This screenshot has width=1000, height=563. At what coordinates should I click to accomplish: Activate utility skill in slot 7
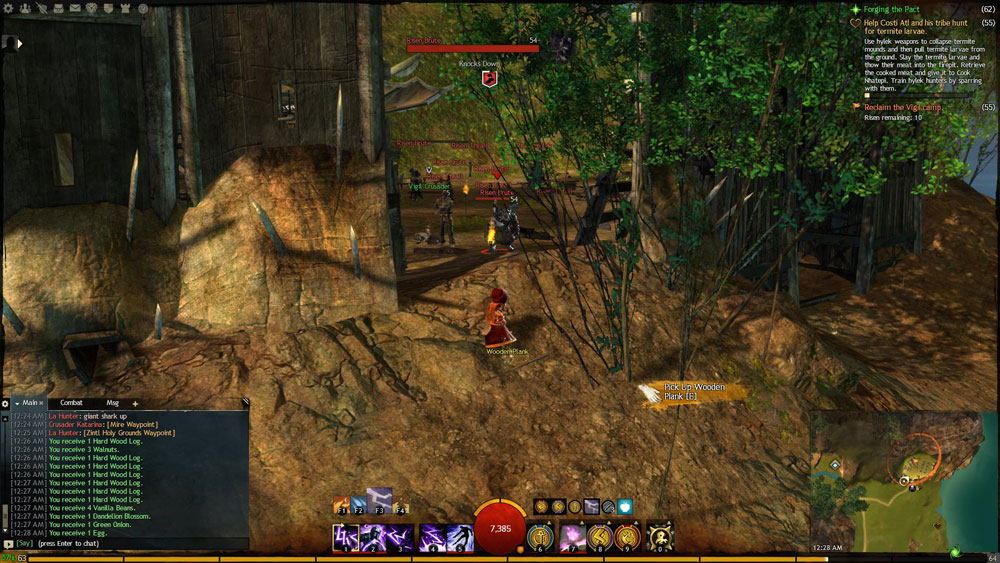click(573, 538)
